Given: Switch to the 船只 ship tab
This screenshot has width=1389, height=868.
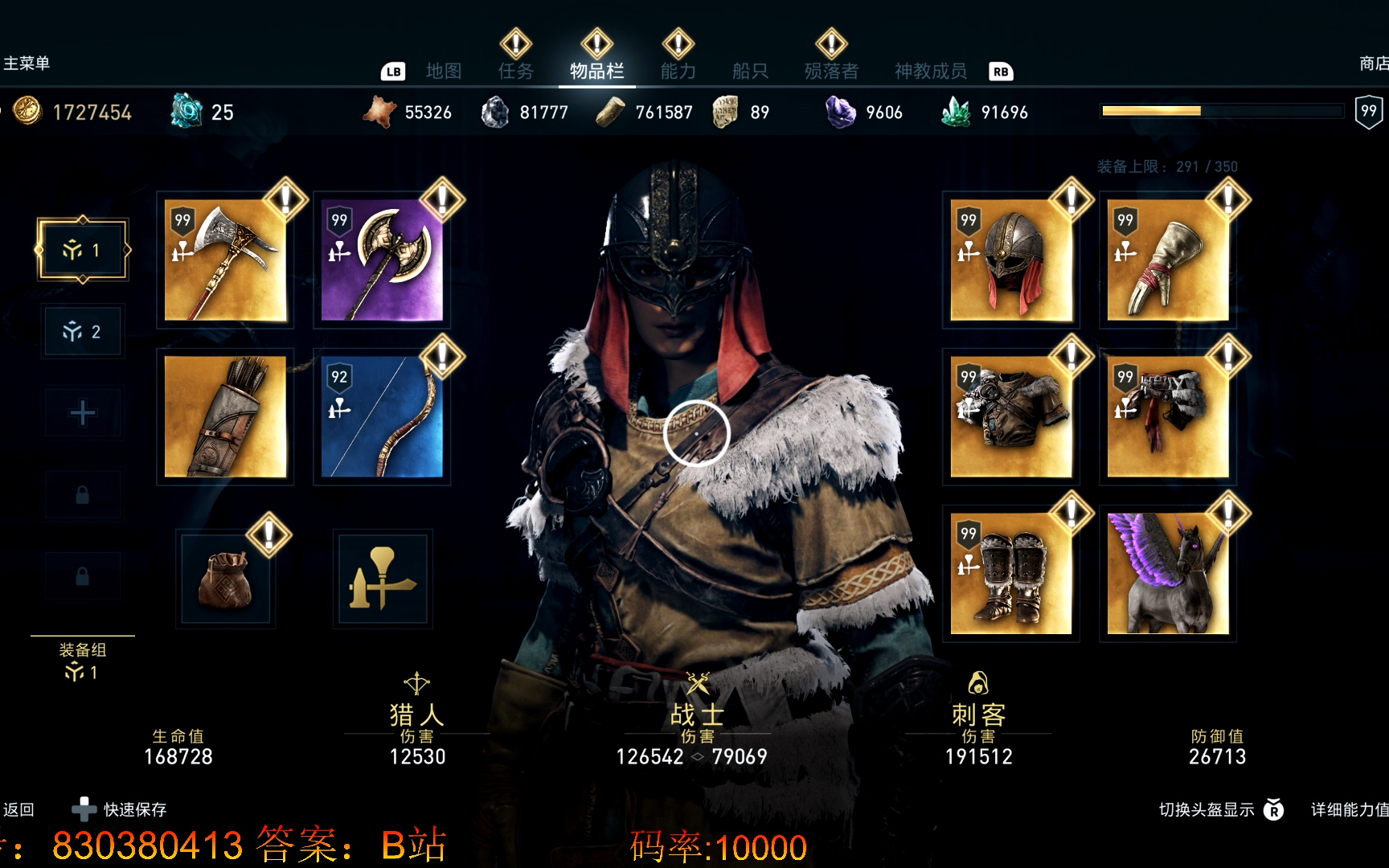Looking at the screenshot, I should click(750, 72).
